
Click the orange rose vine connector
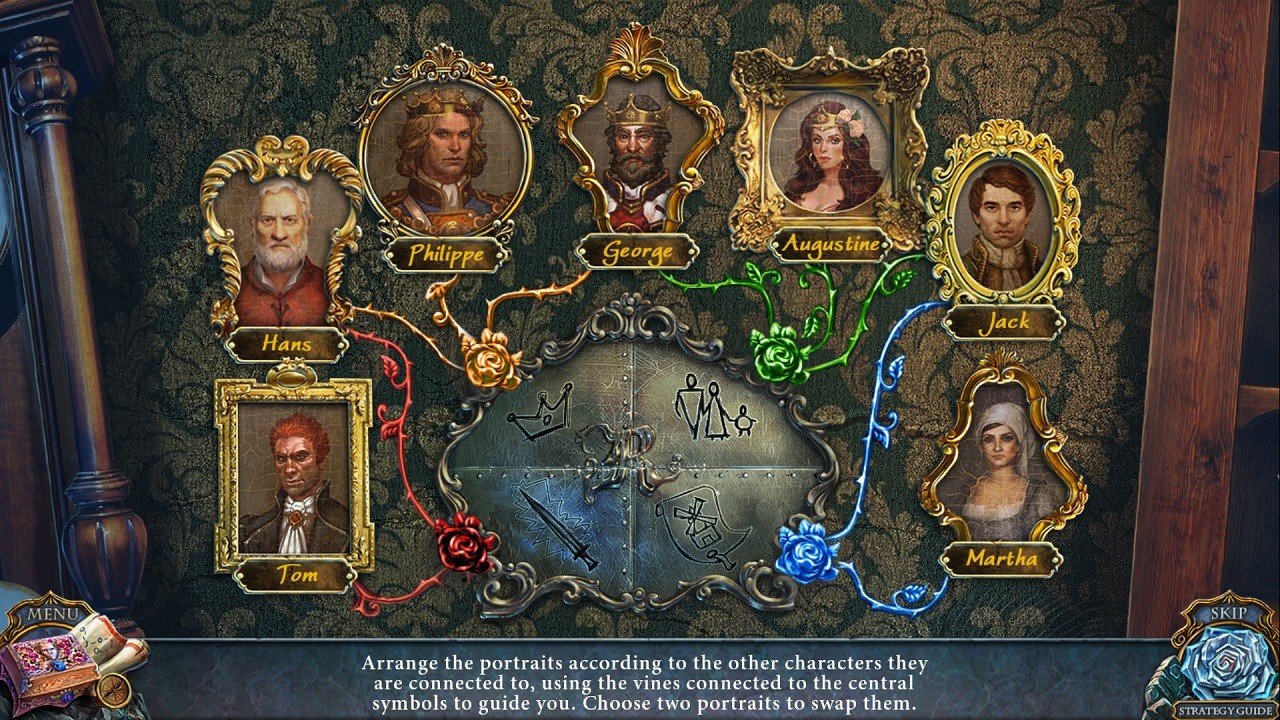tap(487, 362)
